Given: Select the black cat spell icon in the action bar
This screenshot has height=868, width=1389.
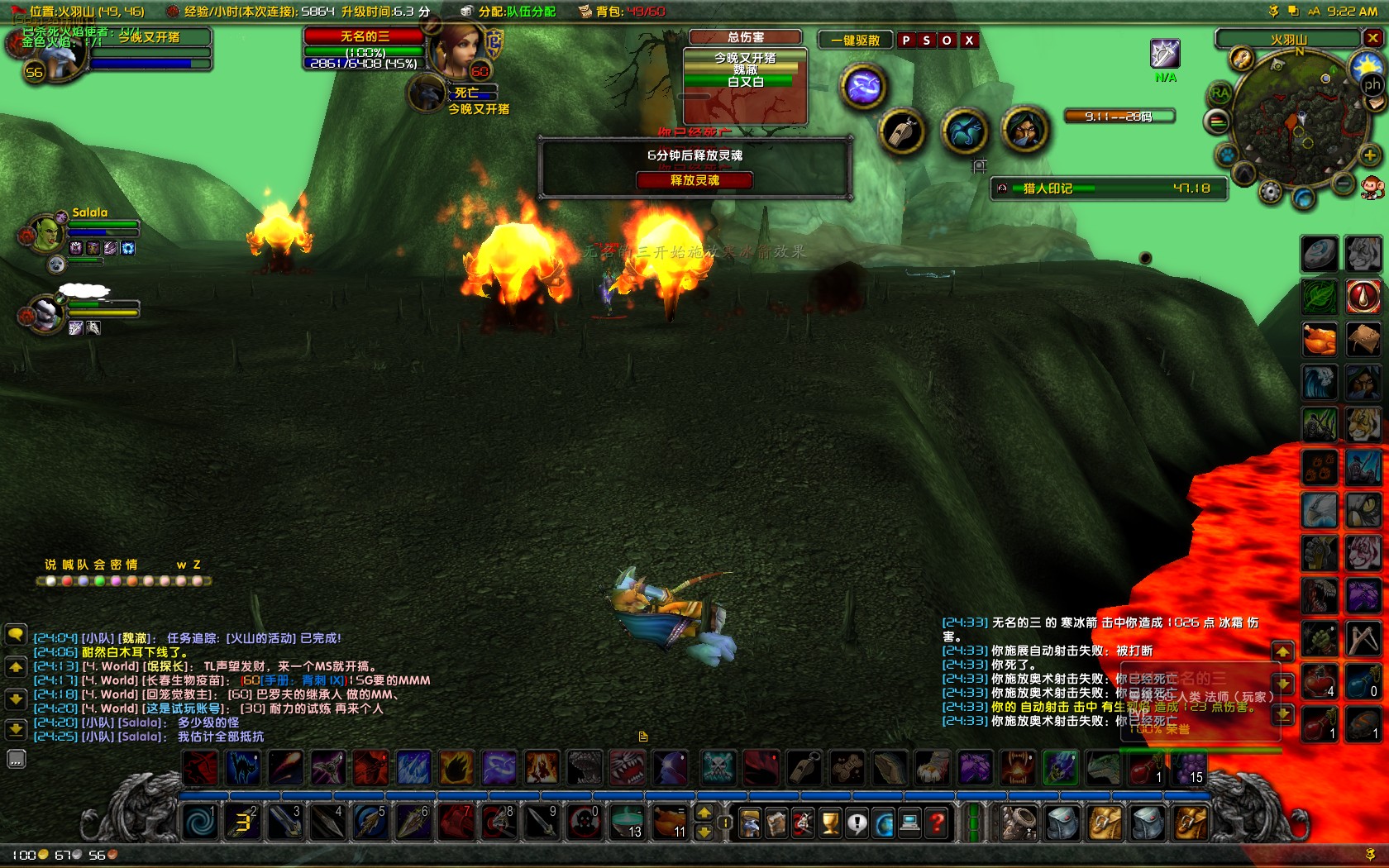Looking at the screenshot, I should [x=244, y=767].
